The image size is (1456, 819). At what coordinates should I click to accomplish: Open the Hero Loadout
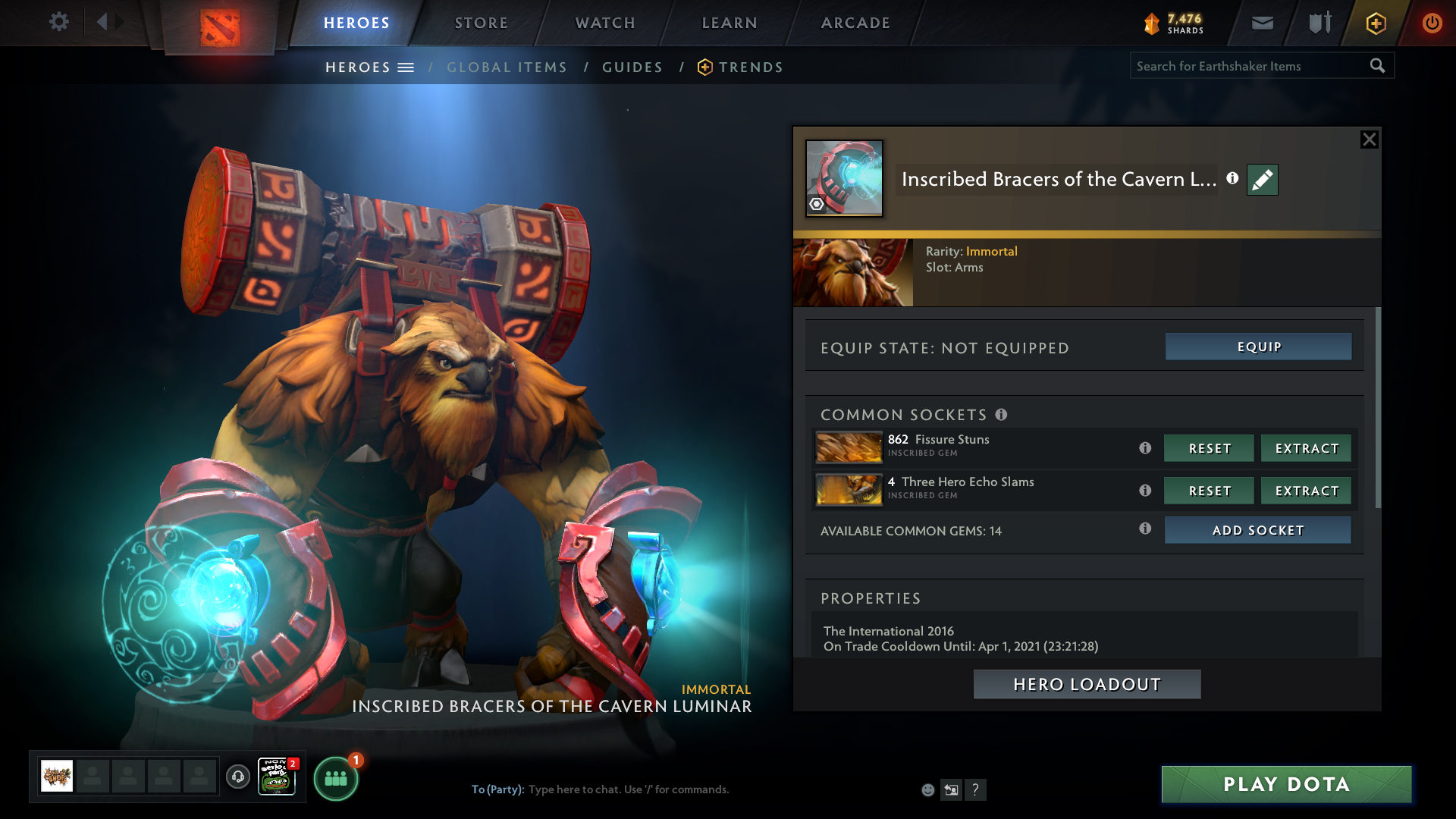[1087, 684]
